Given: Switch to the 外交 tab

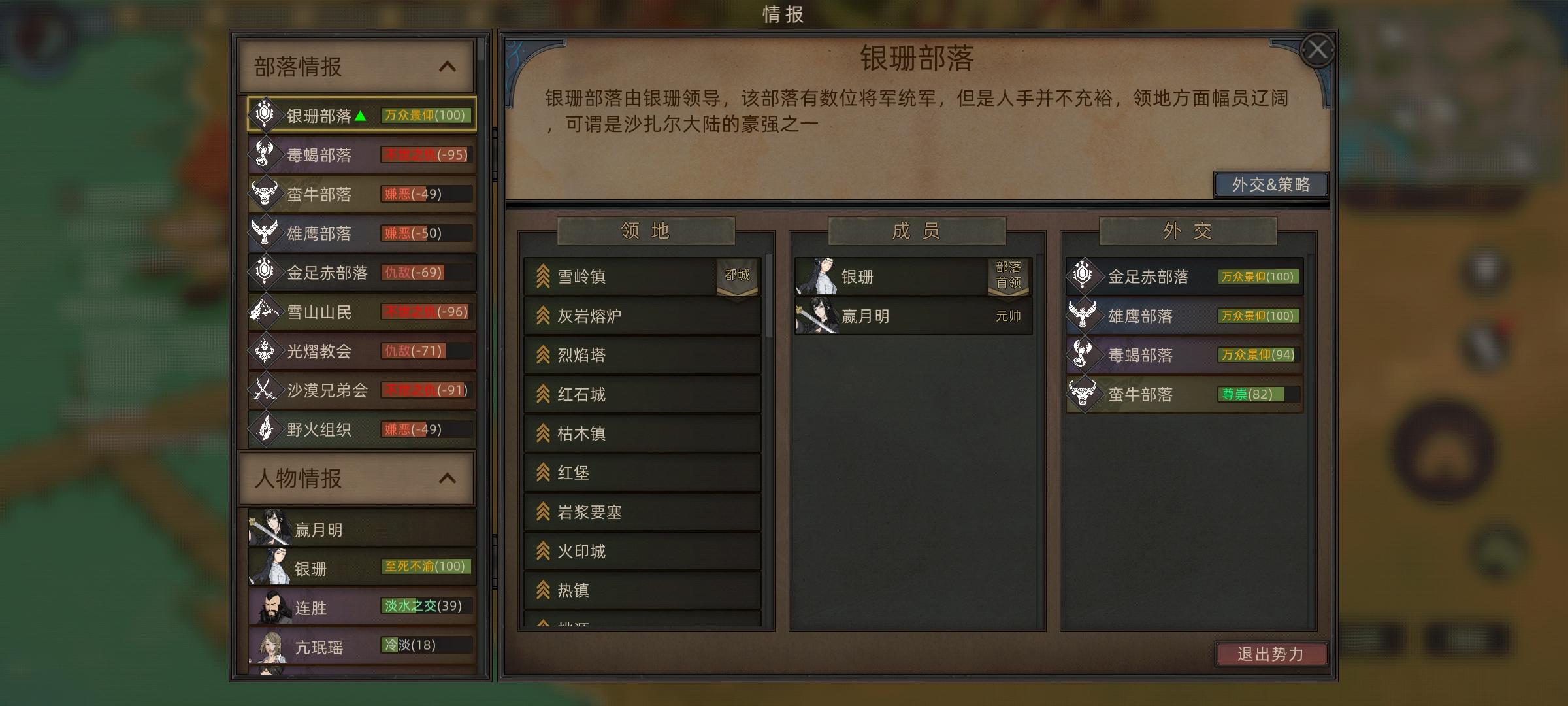Looking at the screenshot, I should [x=1189, y=231].
